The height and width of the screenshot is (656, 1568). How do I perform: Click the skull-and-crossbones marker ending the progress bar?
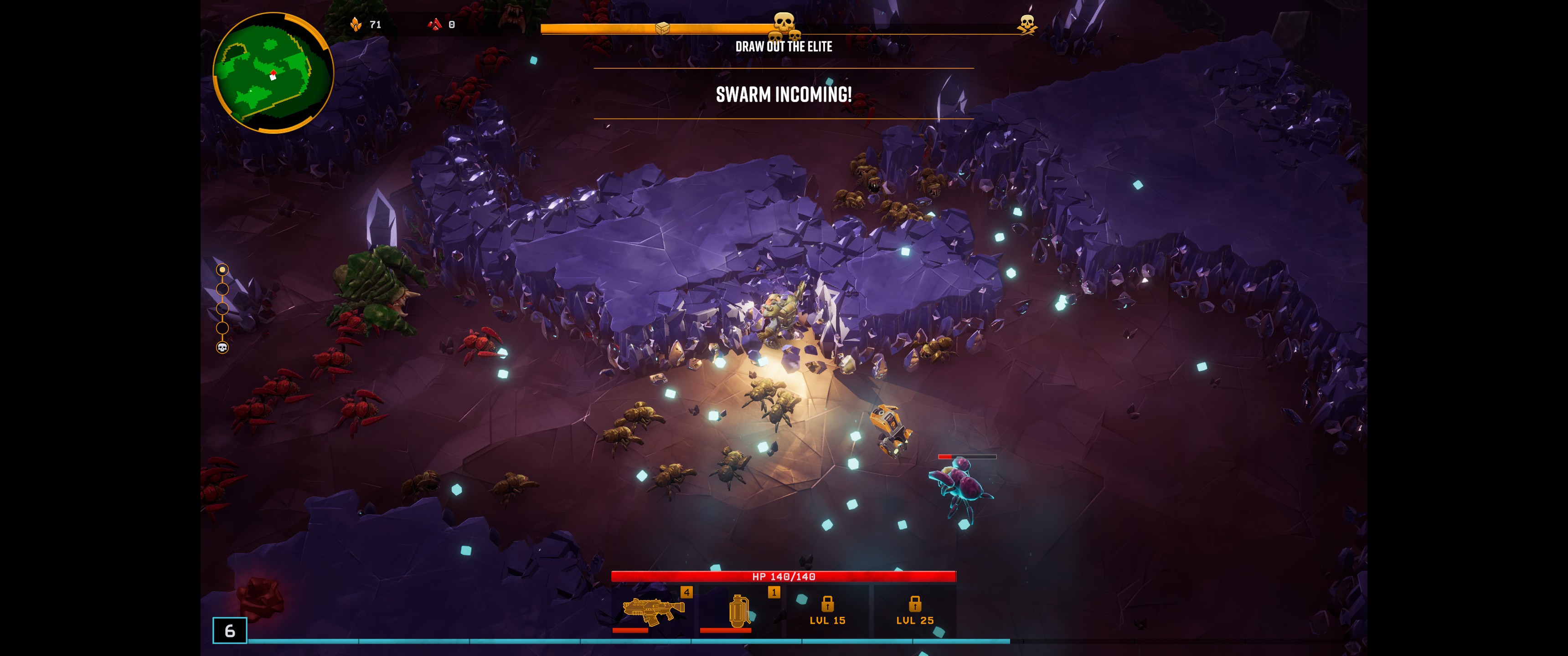[1027, 24]
